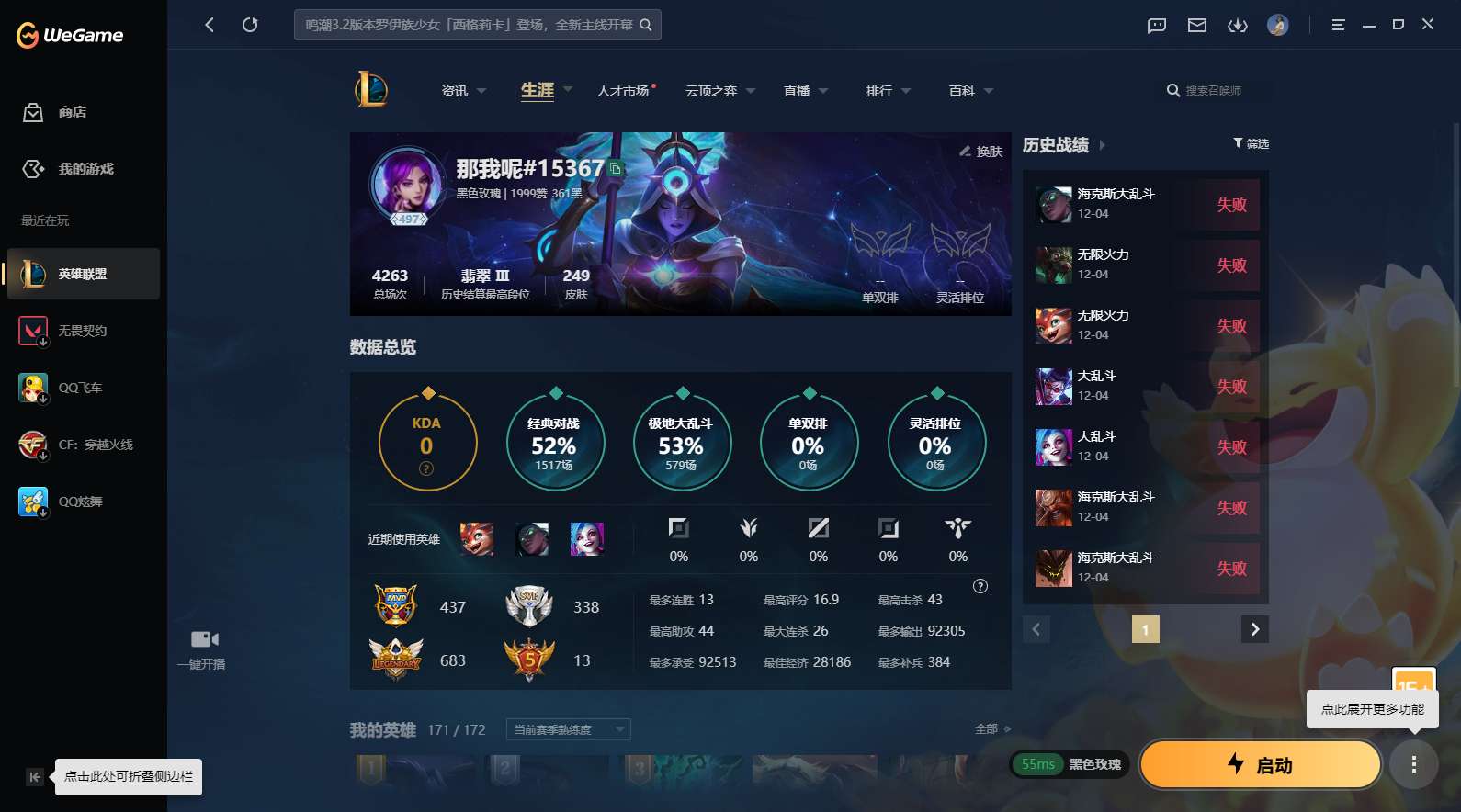Open the 筛选 filter for match history
1461x812 pixels.
click(1250, 143)
